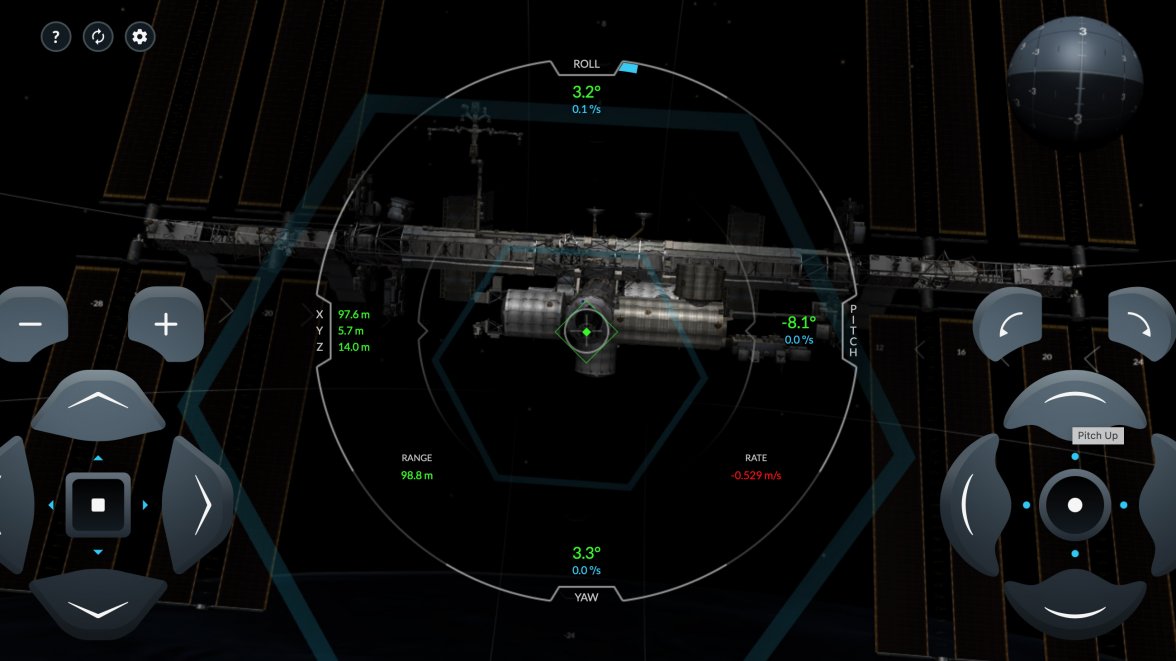Click the translate down arrow button

pyautogui.click(x=97, y=607)
